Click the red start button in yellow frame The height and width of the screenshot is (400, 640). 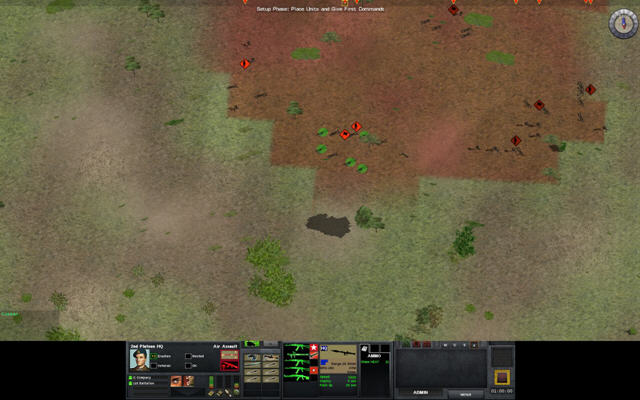coord(502,376)
